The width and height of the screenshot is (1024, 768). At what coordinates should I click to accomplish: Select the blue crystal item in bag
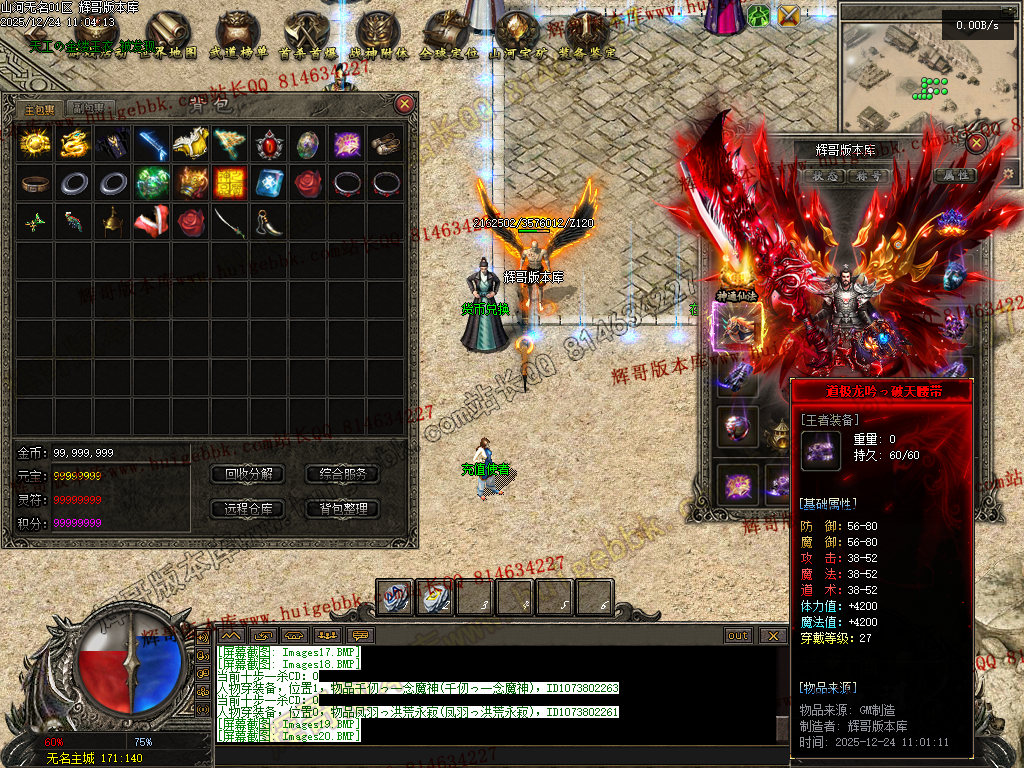[x=269, y=183]
